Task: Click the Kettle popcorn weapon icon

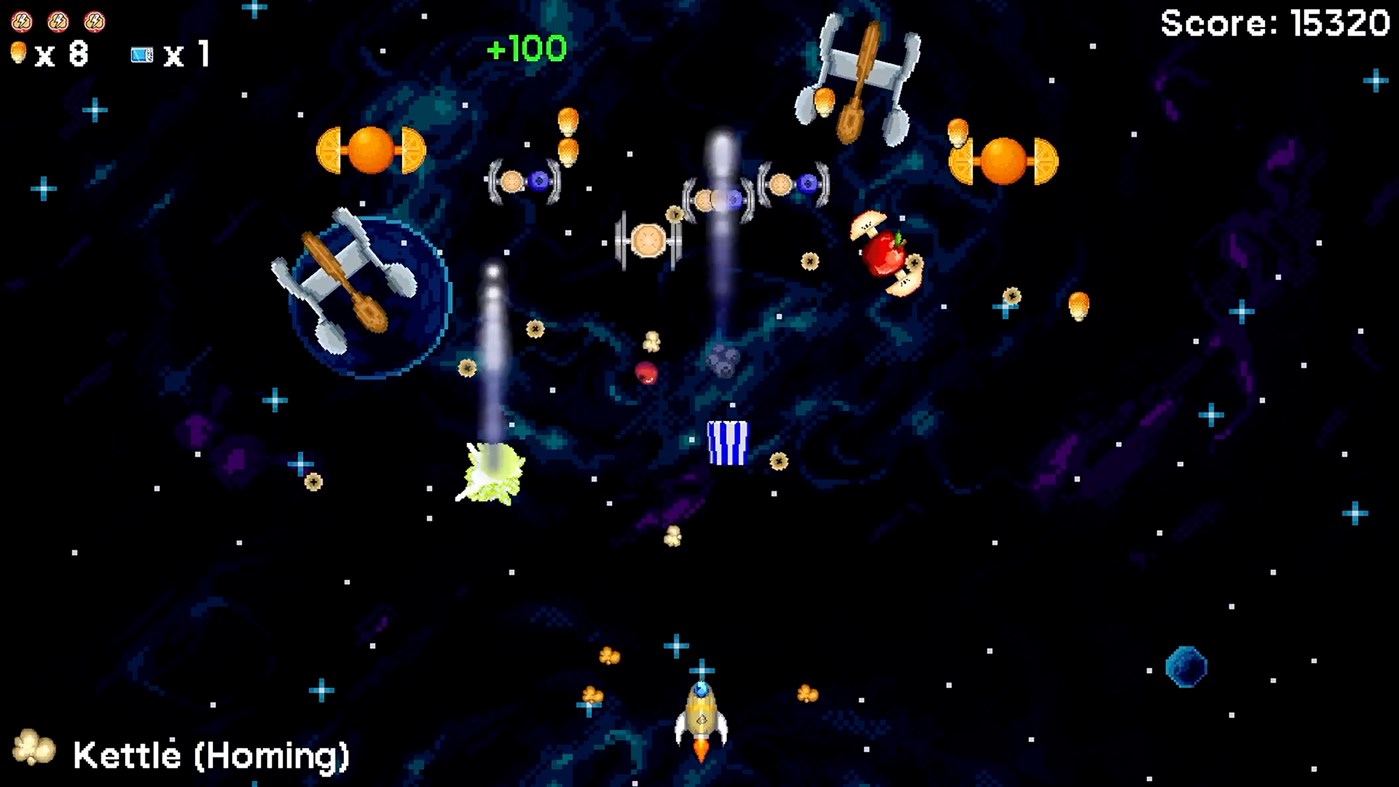Action: pyautogui.click(x=33, y=748)
